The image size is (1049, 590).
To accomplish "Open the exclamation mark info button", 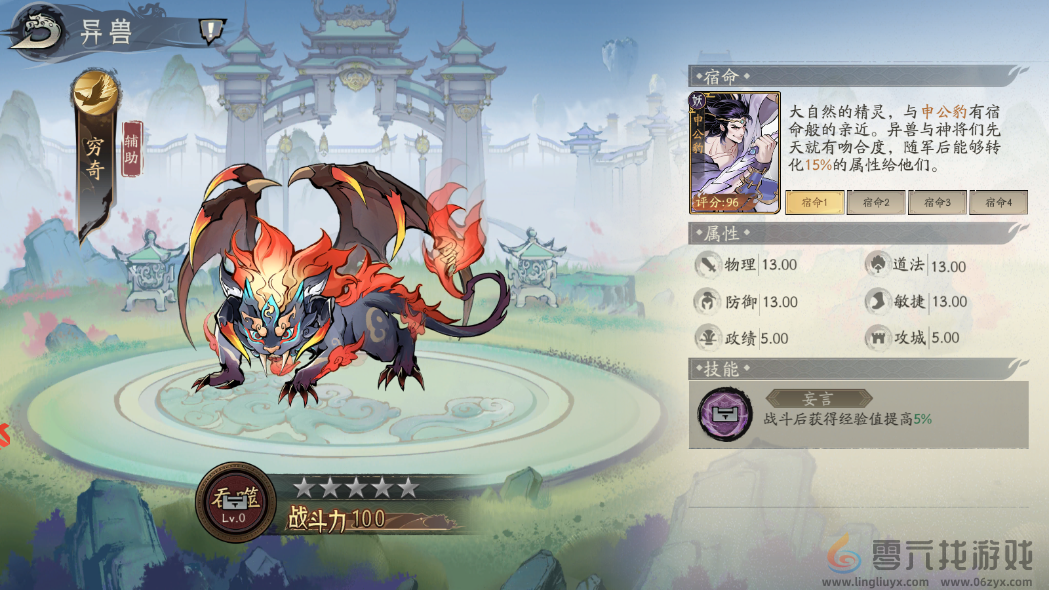I will tap(209, 31).
